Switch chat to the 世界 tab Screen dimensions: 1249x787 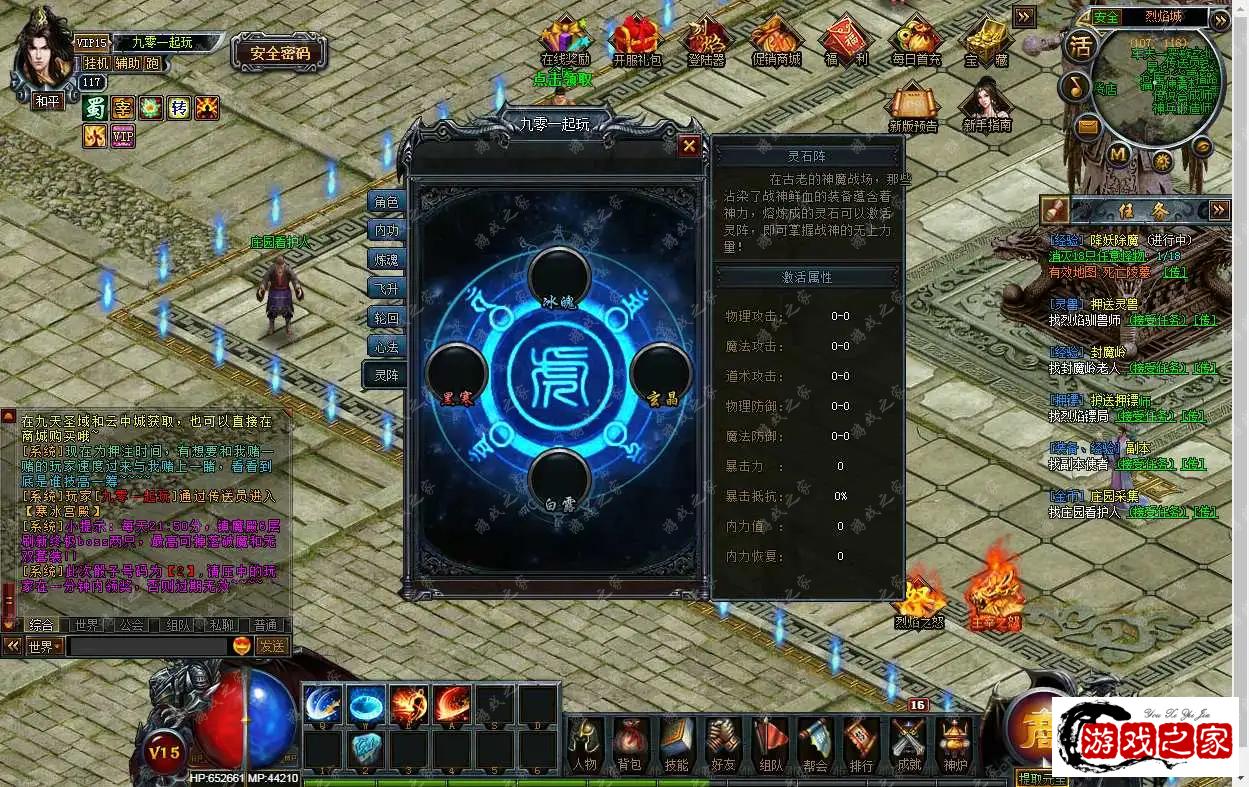[87, 625]
